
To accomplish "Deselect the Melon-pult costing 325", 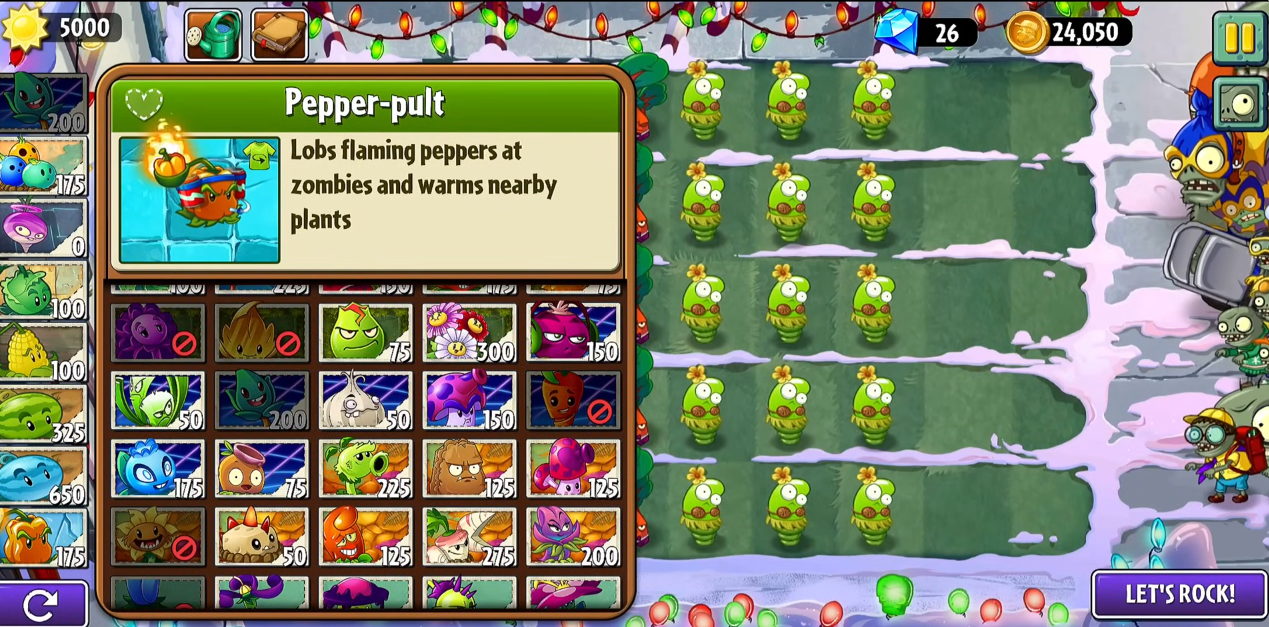I will [x=42, y=414].
